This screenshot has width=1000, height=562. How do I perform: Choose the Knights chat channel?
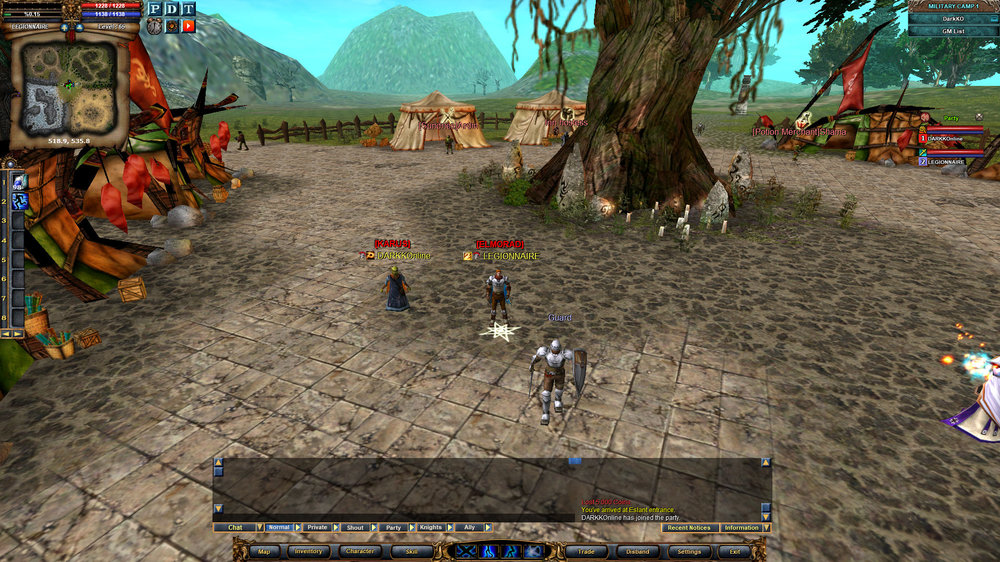pyautogui.click(x=431, y=527)
